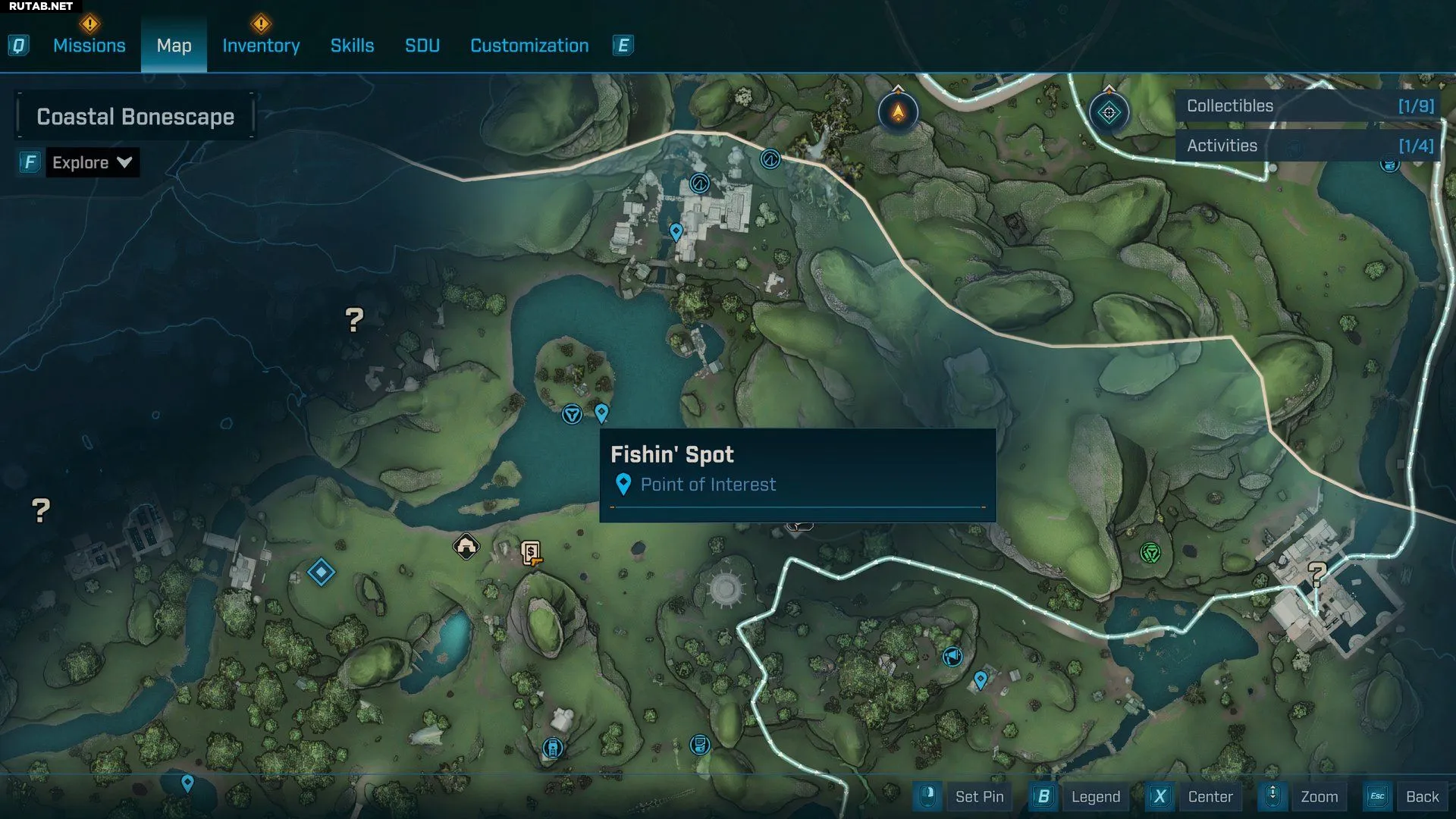
Task: Click the megaphone map marker
Action: coord(952,656)
